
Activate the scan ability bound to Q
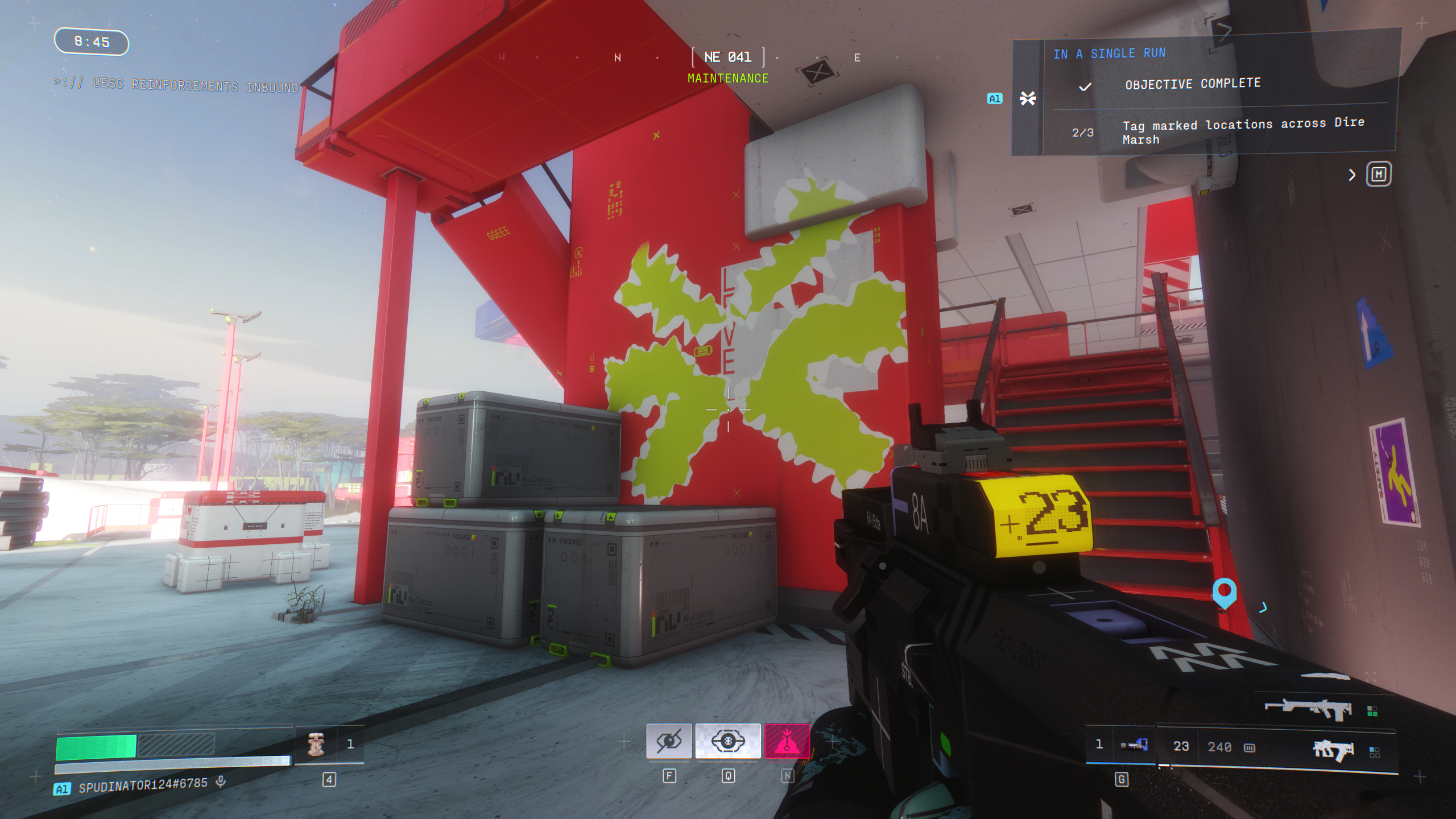[729, 741]
